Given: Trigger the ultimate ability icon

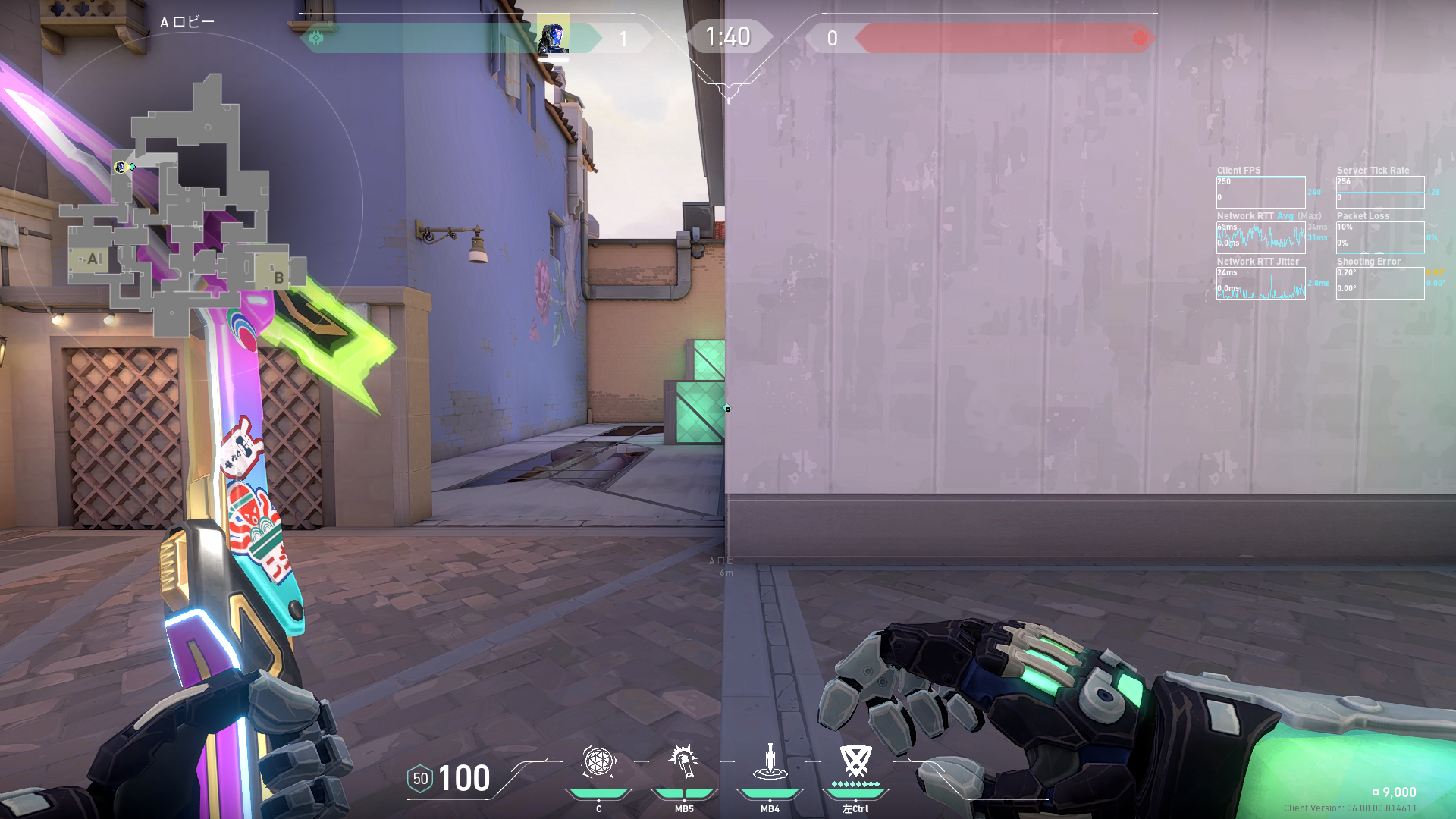Looking at the screenshot, I should (855, 760).
